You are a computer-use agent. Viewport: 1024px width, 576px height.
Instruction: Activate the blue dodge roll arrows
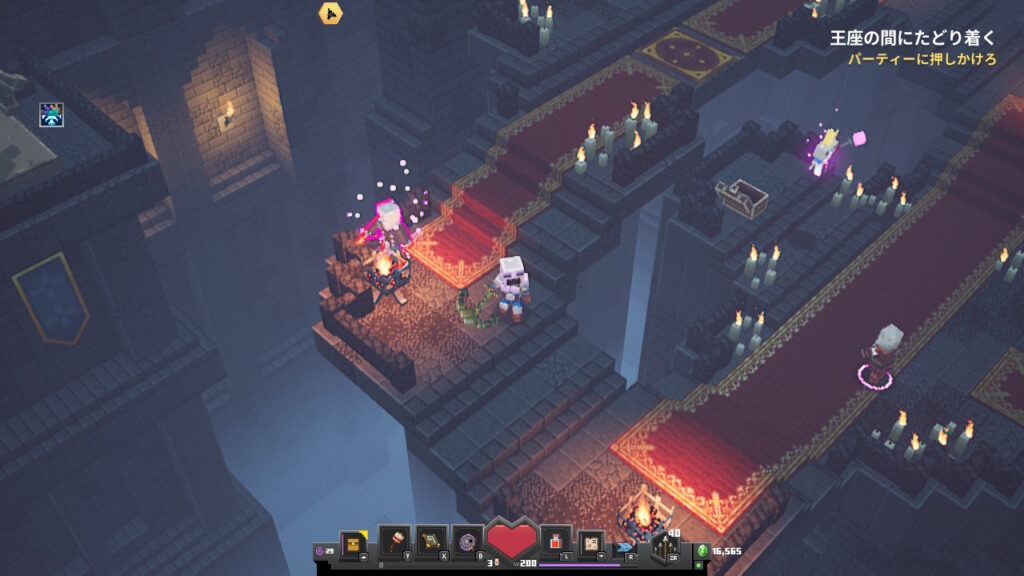pyautogui.click(x=626, y=547)
